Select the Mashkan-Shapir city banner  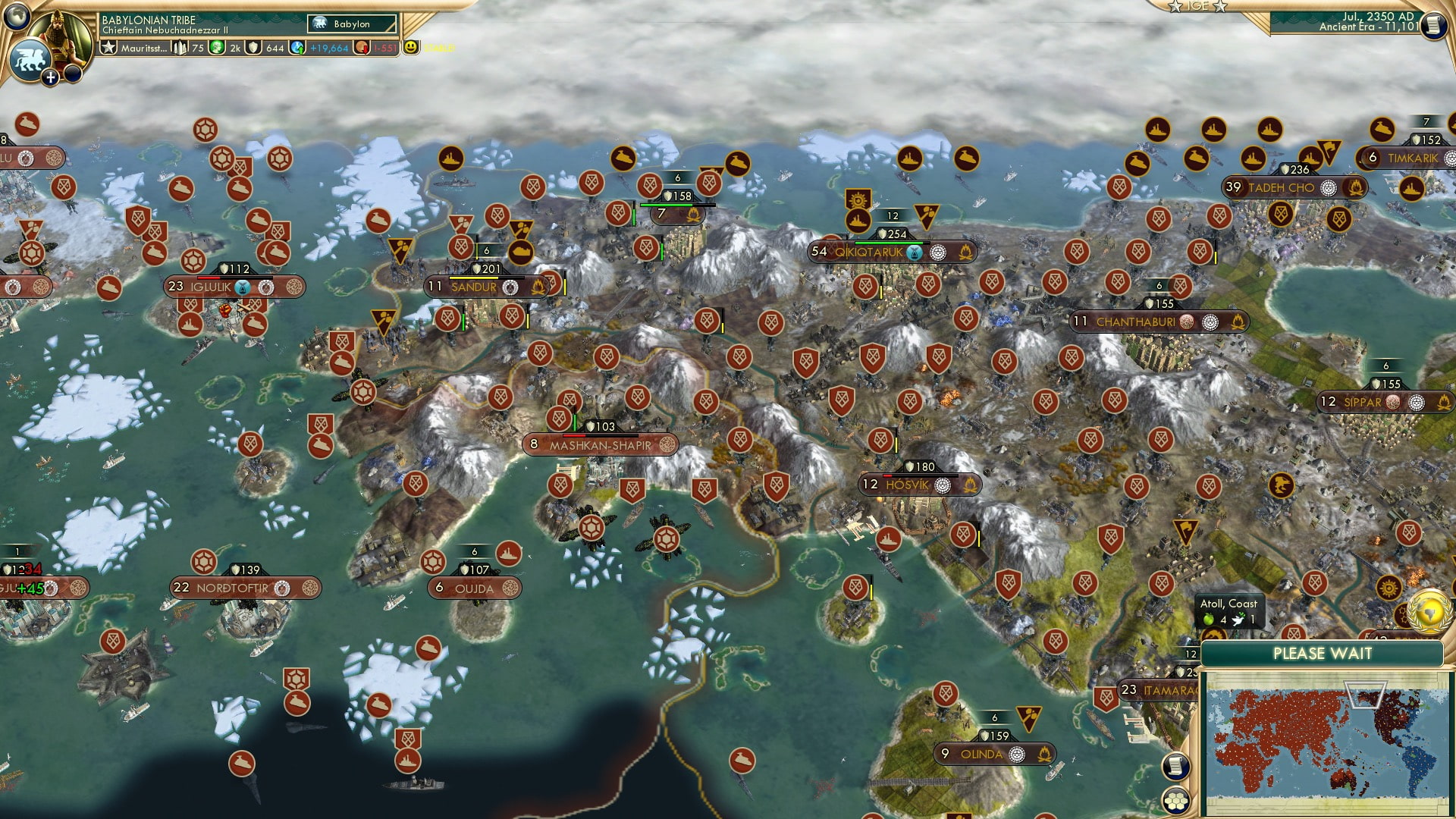click(600, 445)
